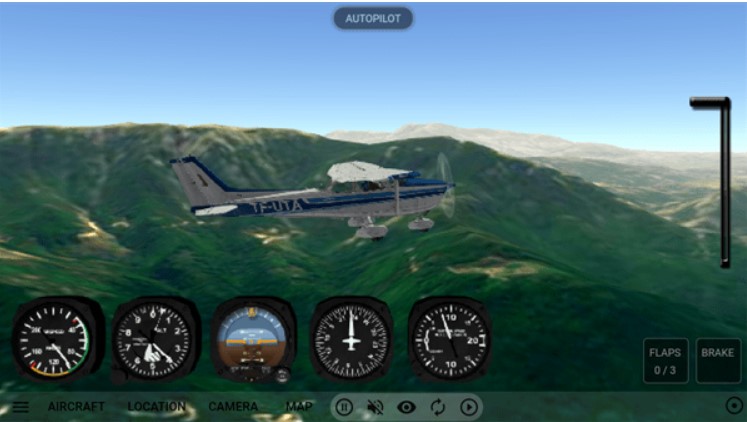The height and width of the screenshot is (422, 747).
Task: Click the circled play icon
Action: [x=468, y=407]
